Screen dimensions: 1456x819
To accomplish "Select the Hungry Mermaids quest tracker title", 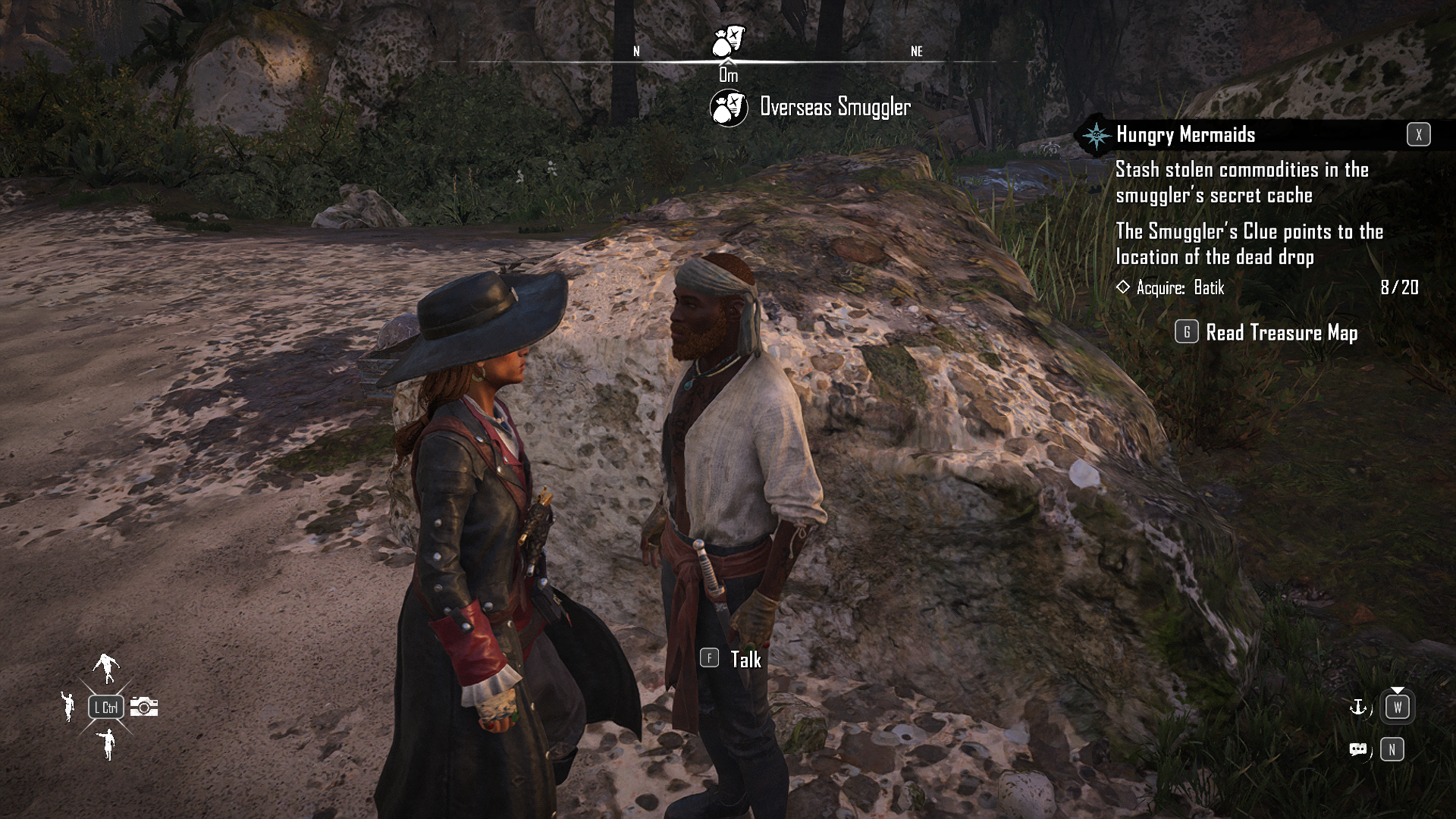I will pos(1185,135).
